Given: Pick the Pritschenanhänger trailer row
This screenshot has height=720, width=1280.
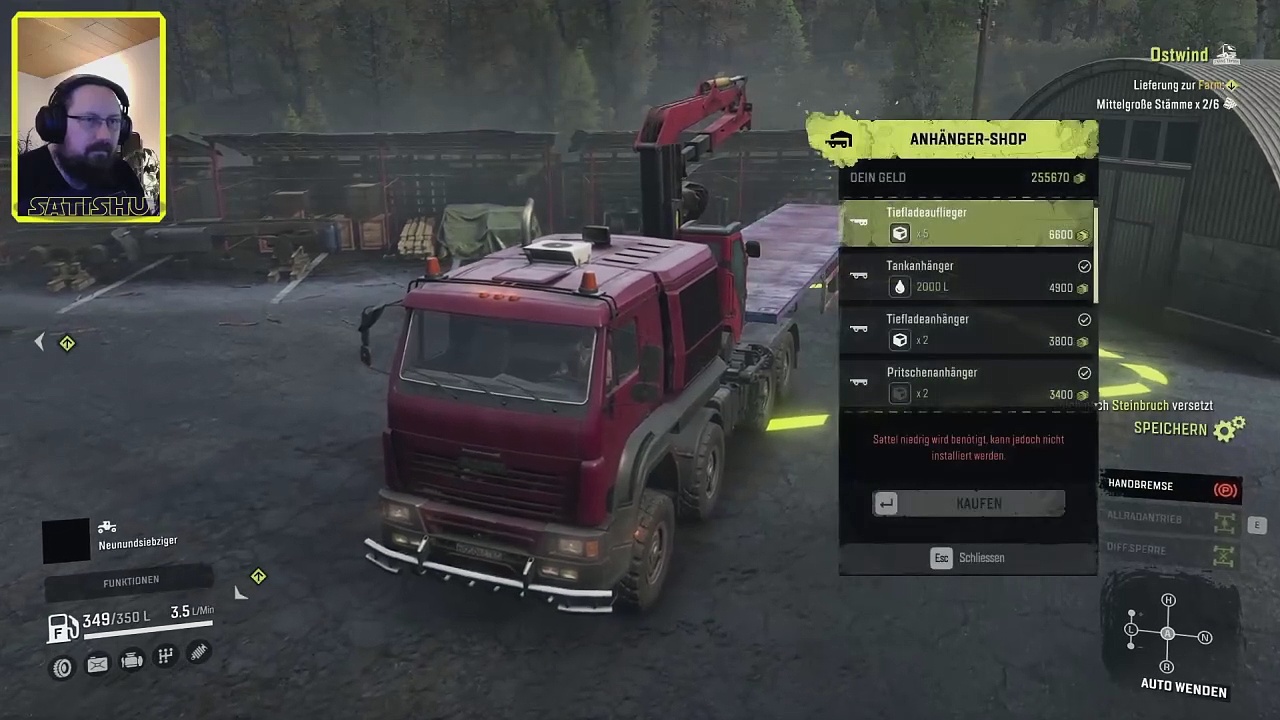Looking at the screenshot, I should click(x=966, y=383).
